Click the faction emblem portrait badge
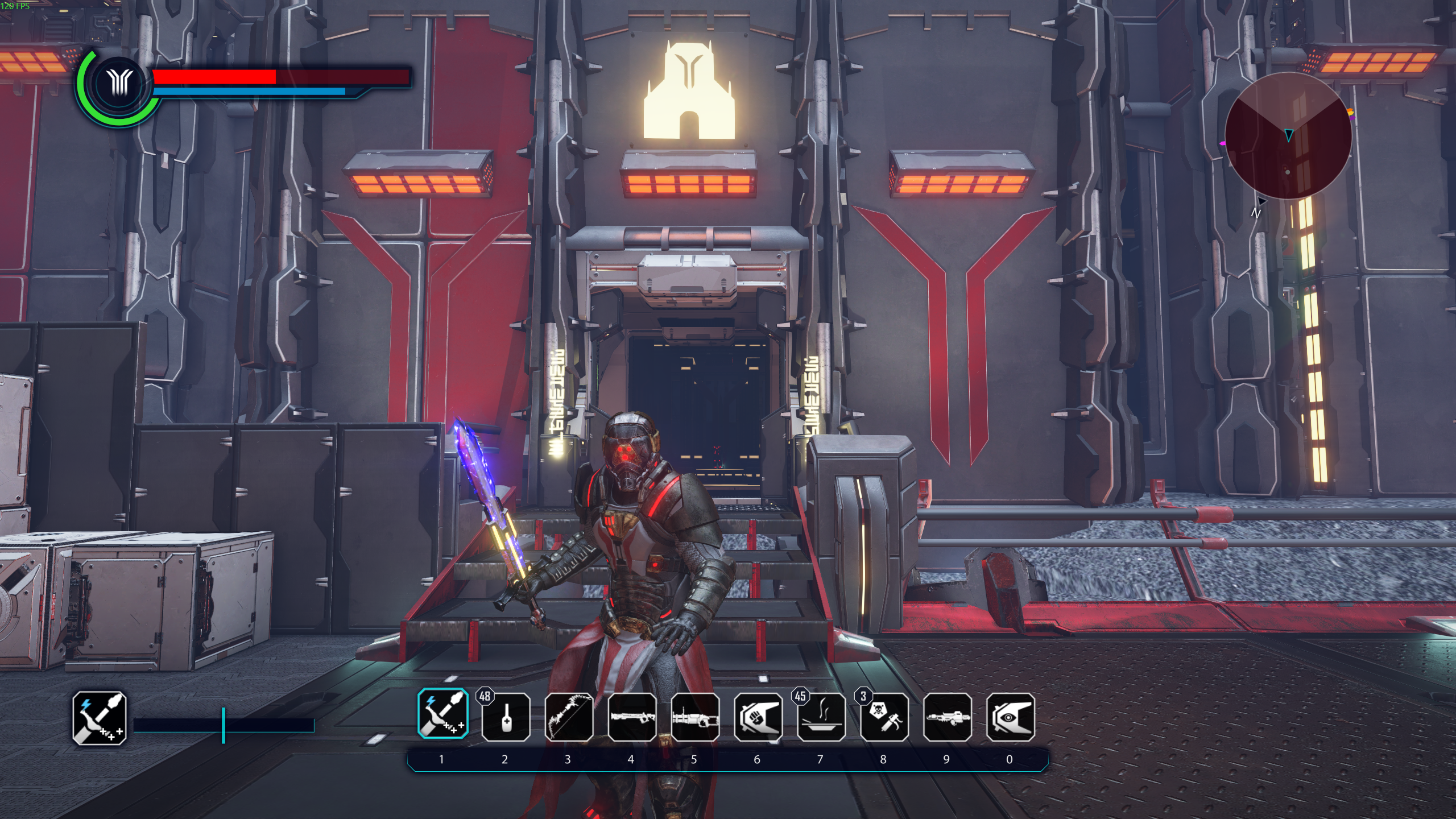Image resolution: width=1456 pixels, height=819 pixels. coord(119,84)
